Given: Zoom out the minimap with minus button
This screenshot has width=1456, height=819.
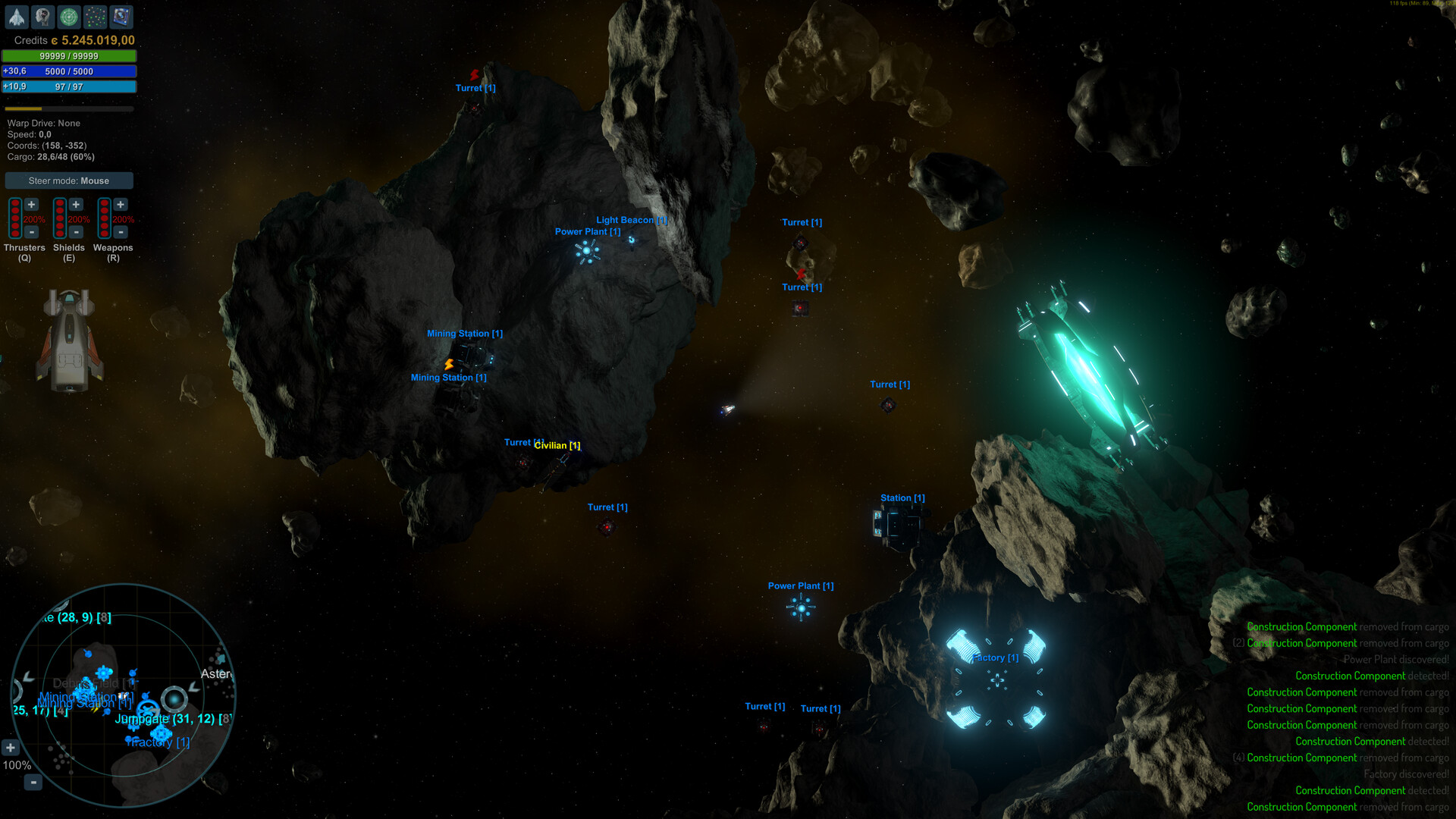Looking at the screenshot, I should (x=32, y=783).
